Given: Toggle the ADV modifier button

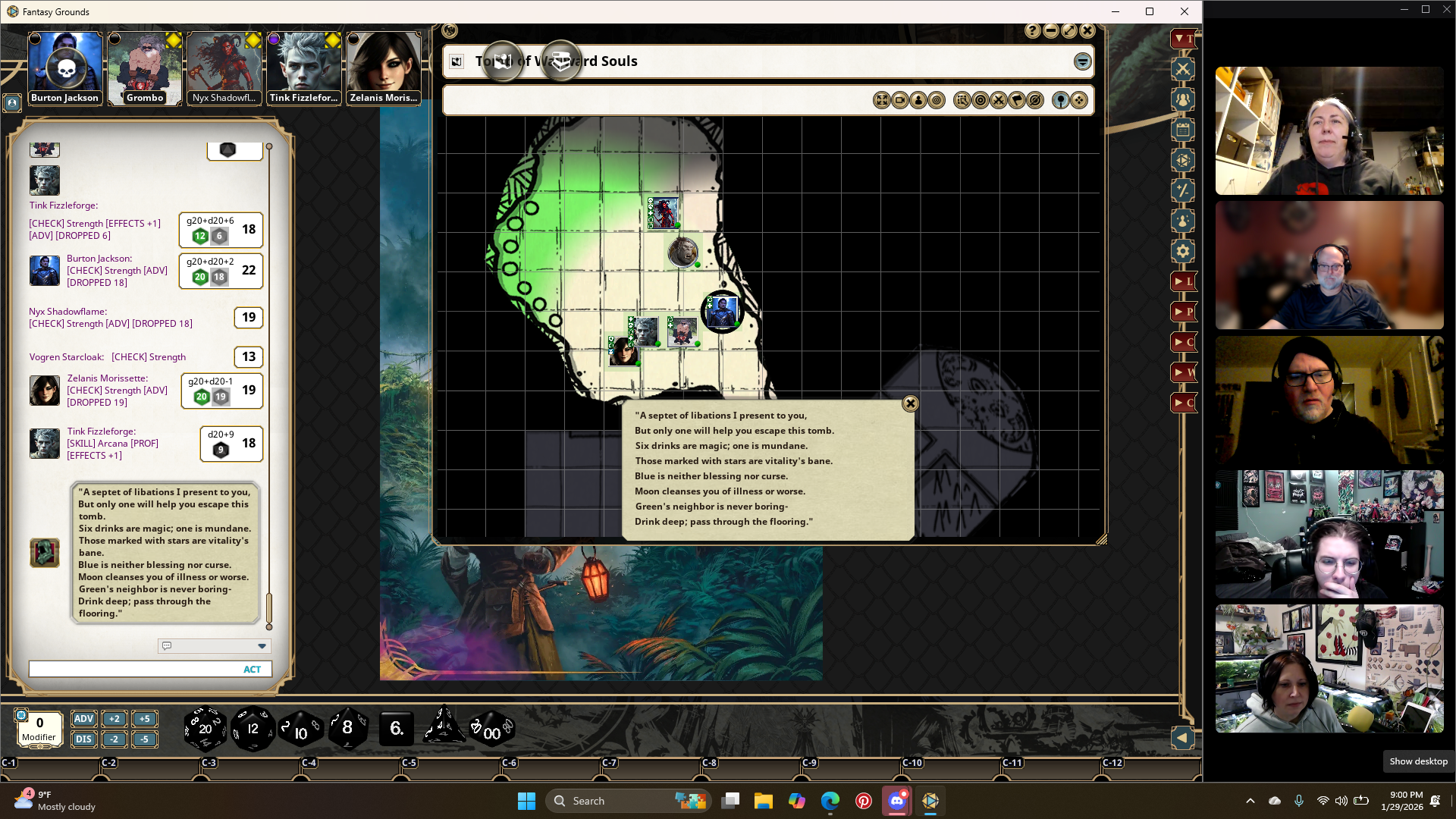Looking at the screenshot, I should (x=83, y=719).
